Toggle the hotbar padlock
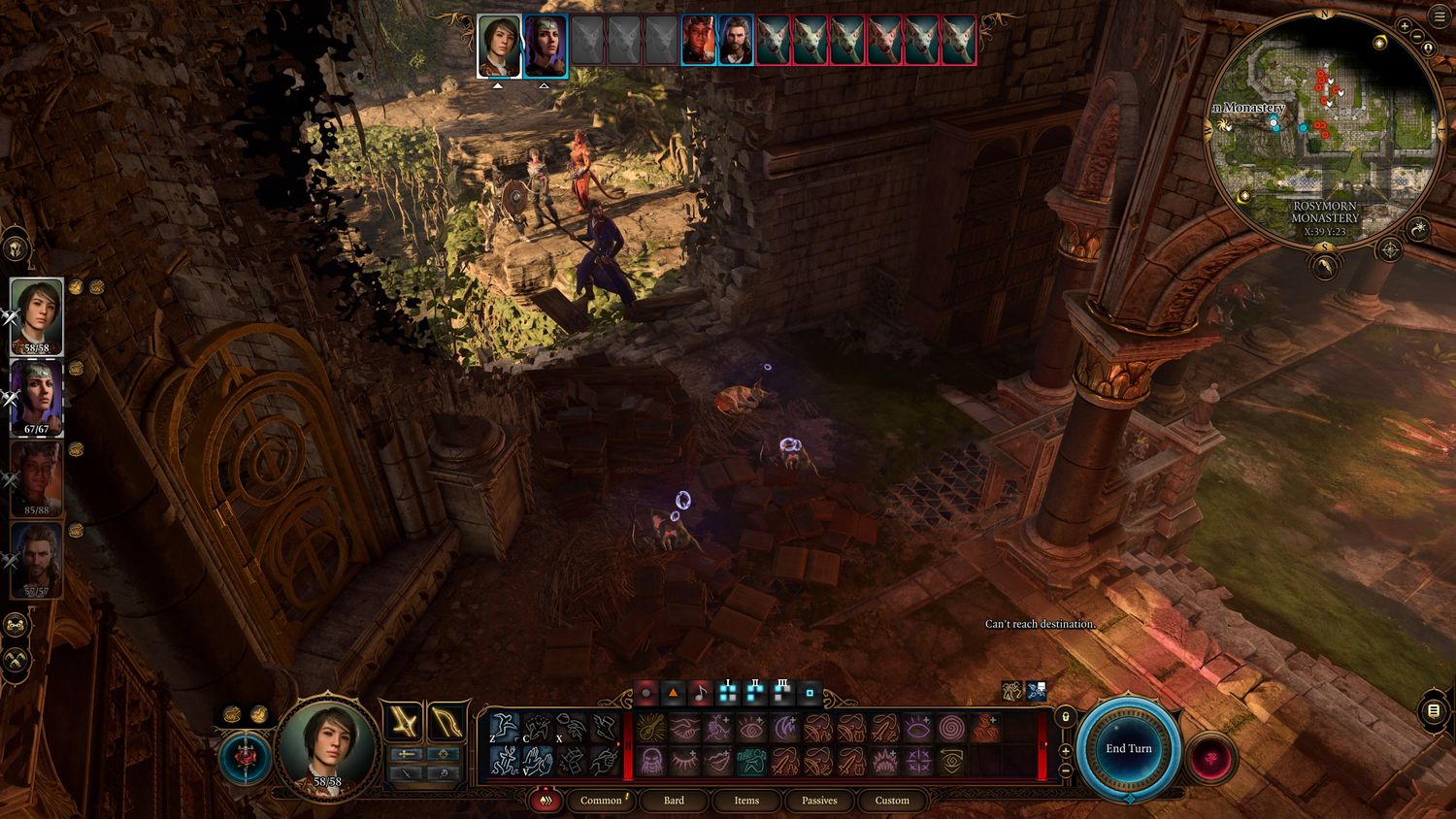Screen dimensions: 1456x819 (1065, 717)
